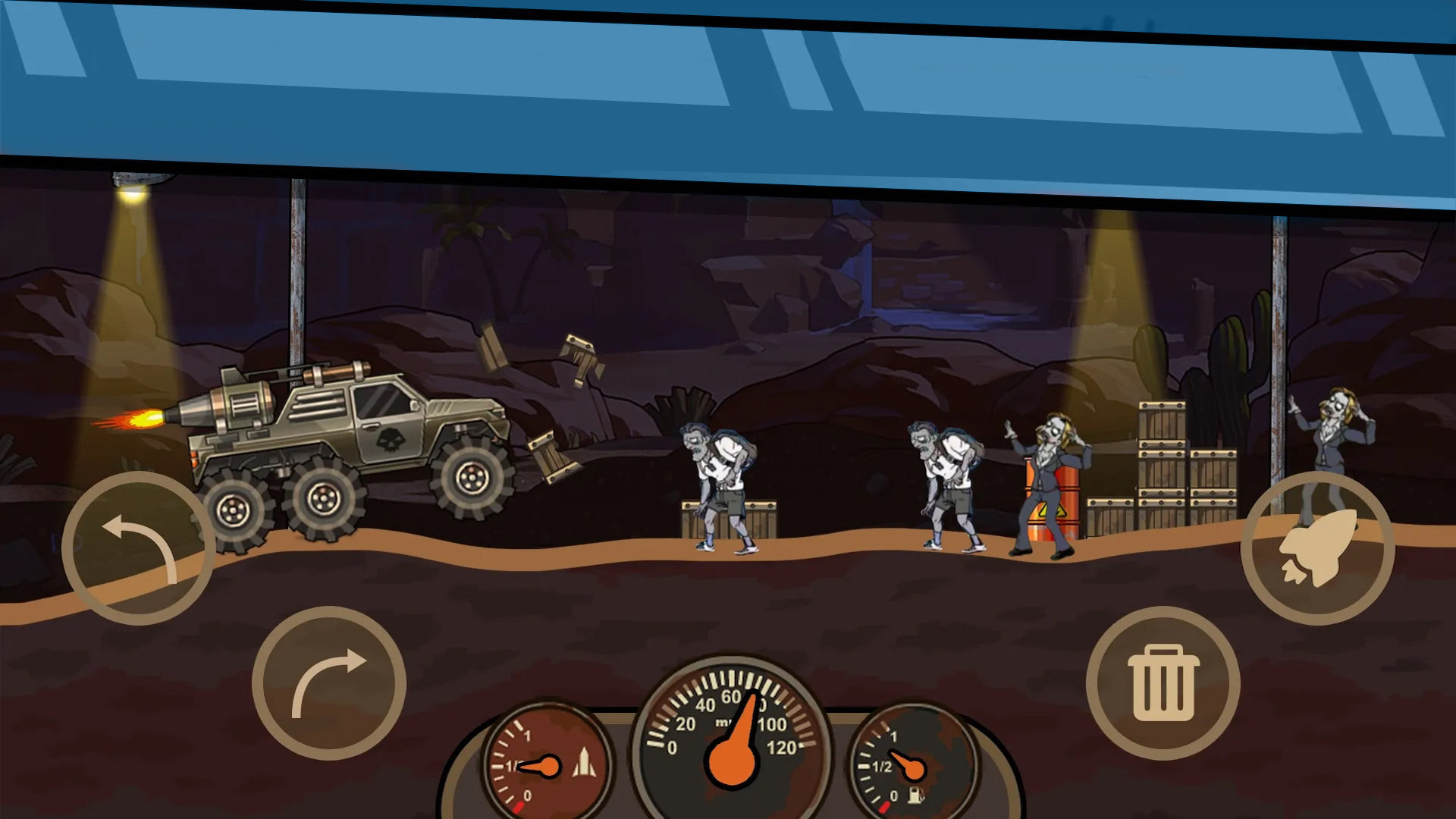The width and height of the screenshot is (1456, 819).
Task: Hit the trash can button
Action: coord(1163,682)
